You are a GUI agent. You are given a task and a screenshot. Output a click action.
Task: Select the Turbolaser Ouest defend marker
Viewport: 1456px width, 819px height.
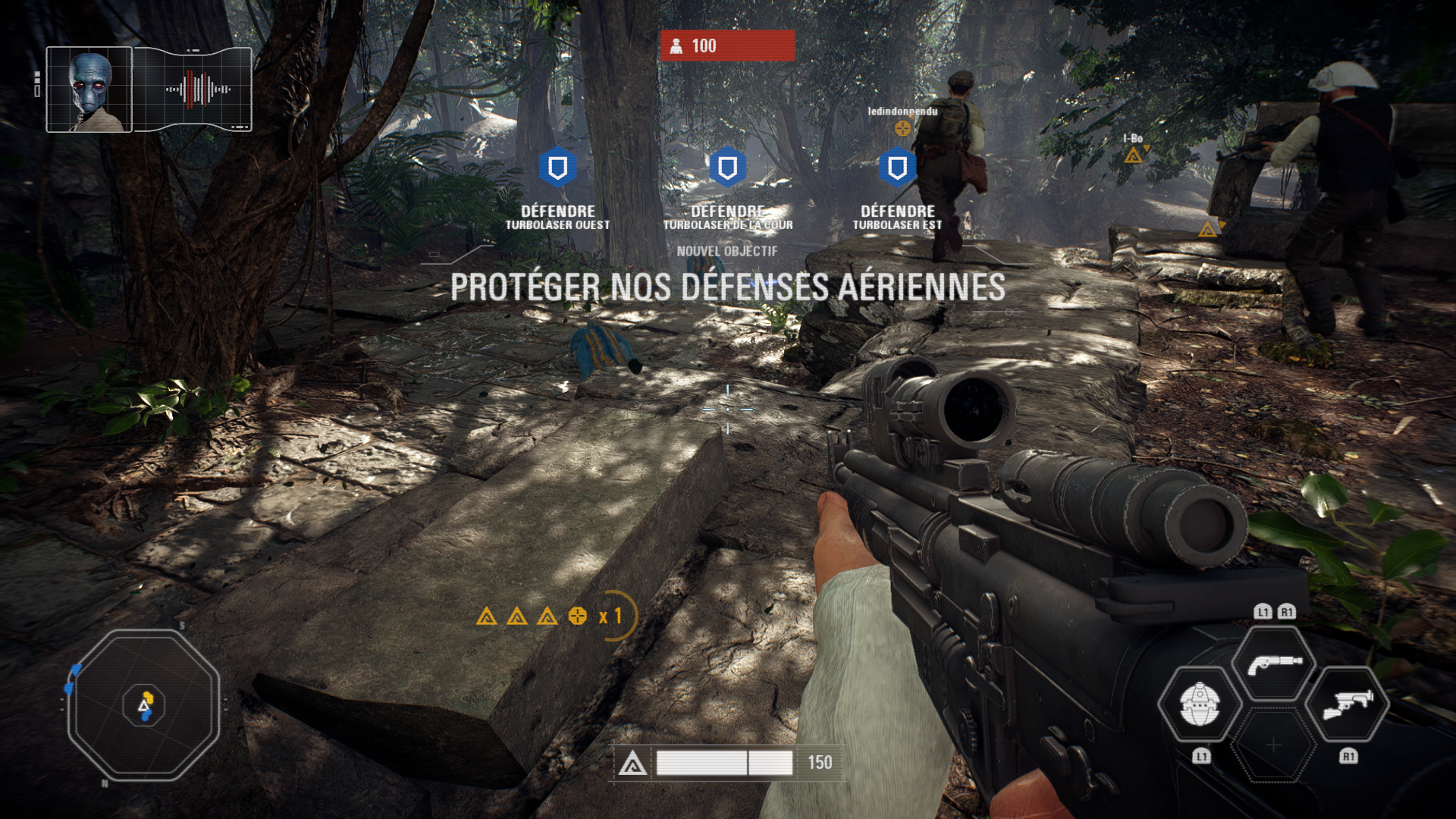[x=557, y=168]
